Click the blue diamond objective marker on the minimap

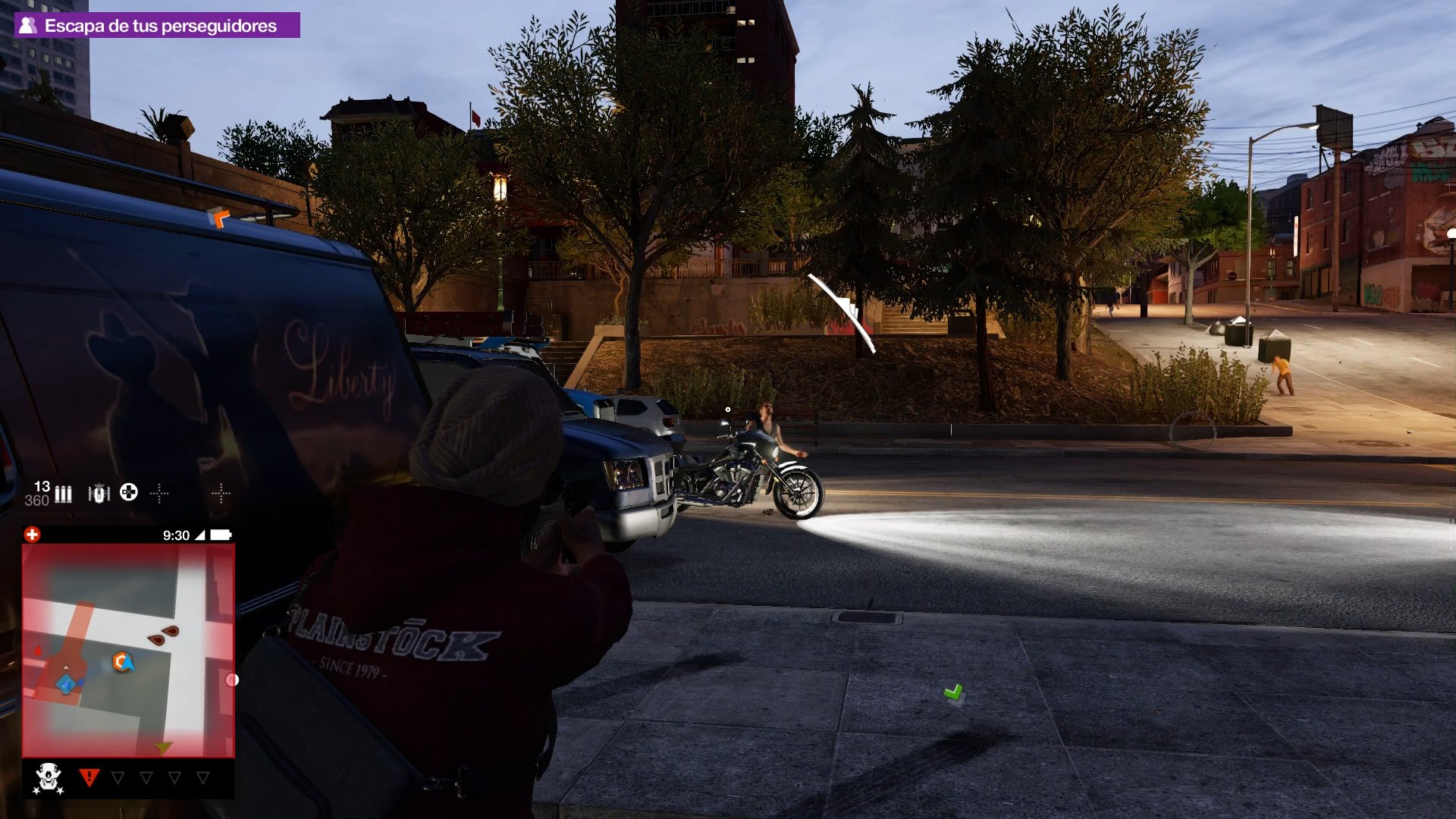(x=64, y=682)
